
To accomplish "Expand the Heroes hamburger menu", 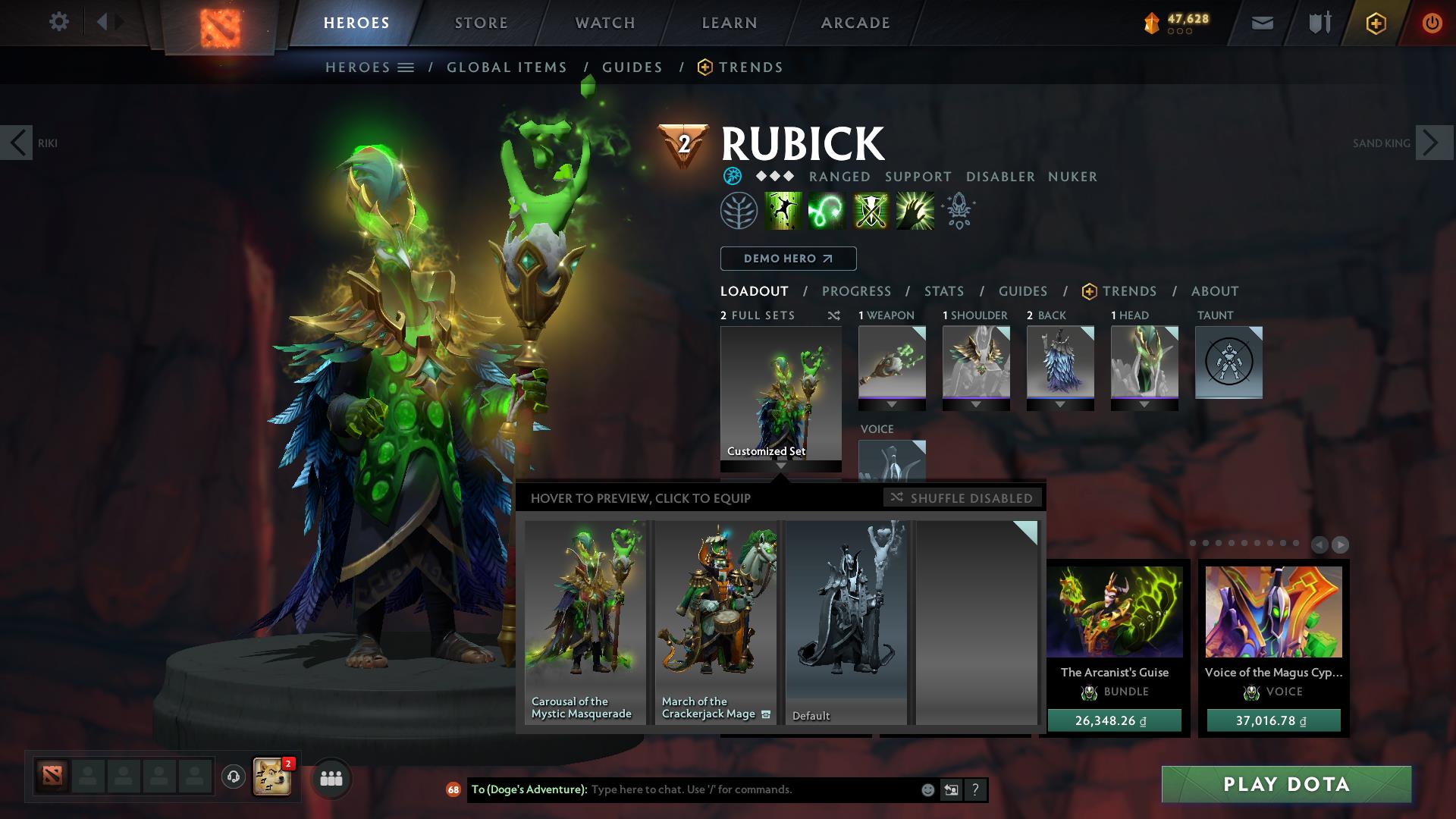I will (407, 67).
